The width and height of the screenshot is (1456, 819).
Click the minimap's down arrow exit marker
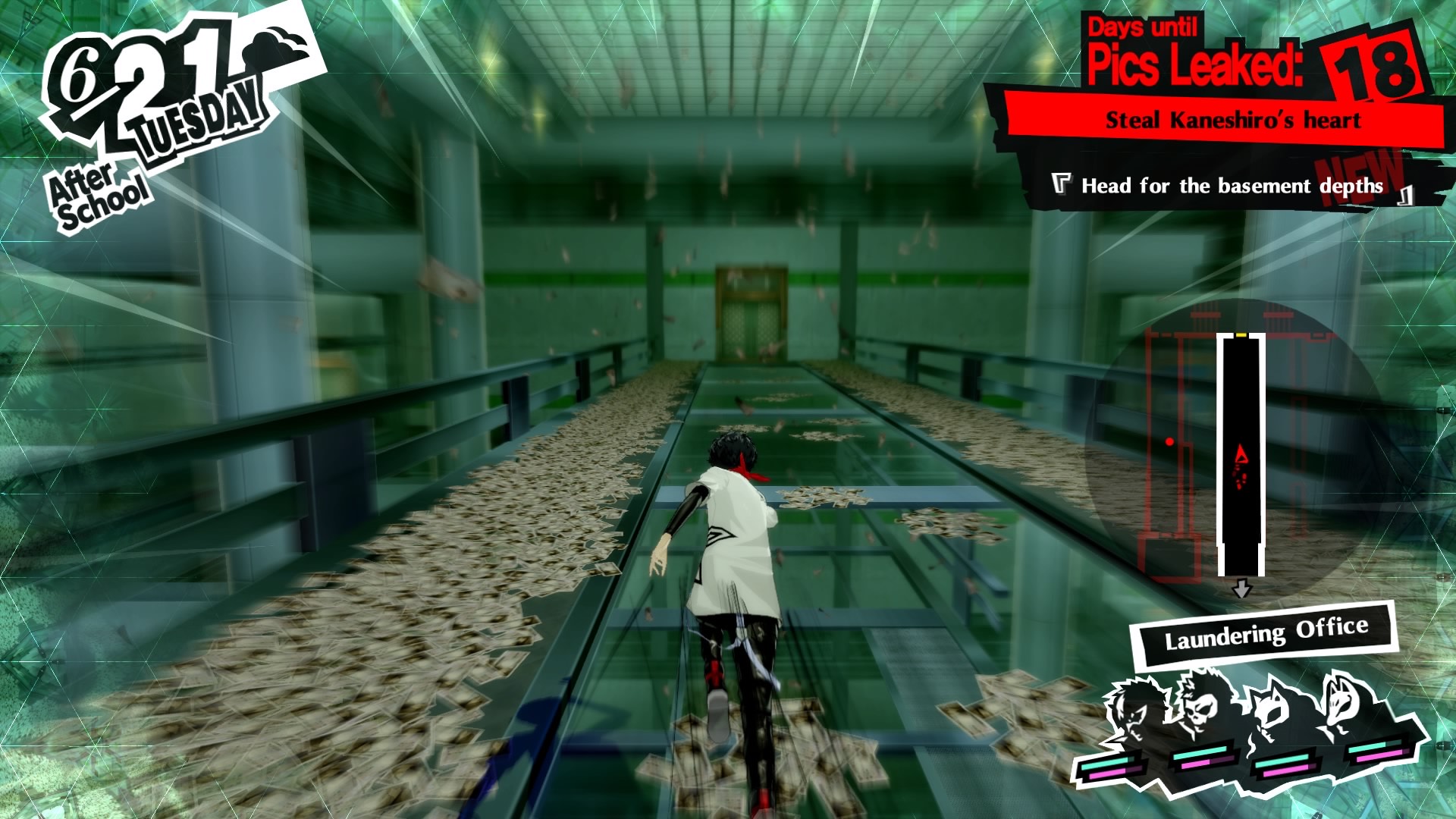[1241, 589]
